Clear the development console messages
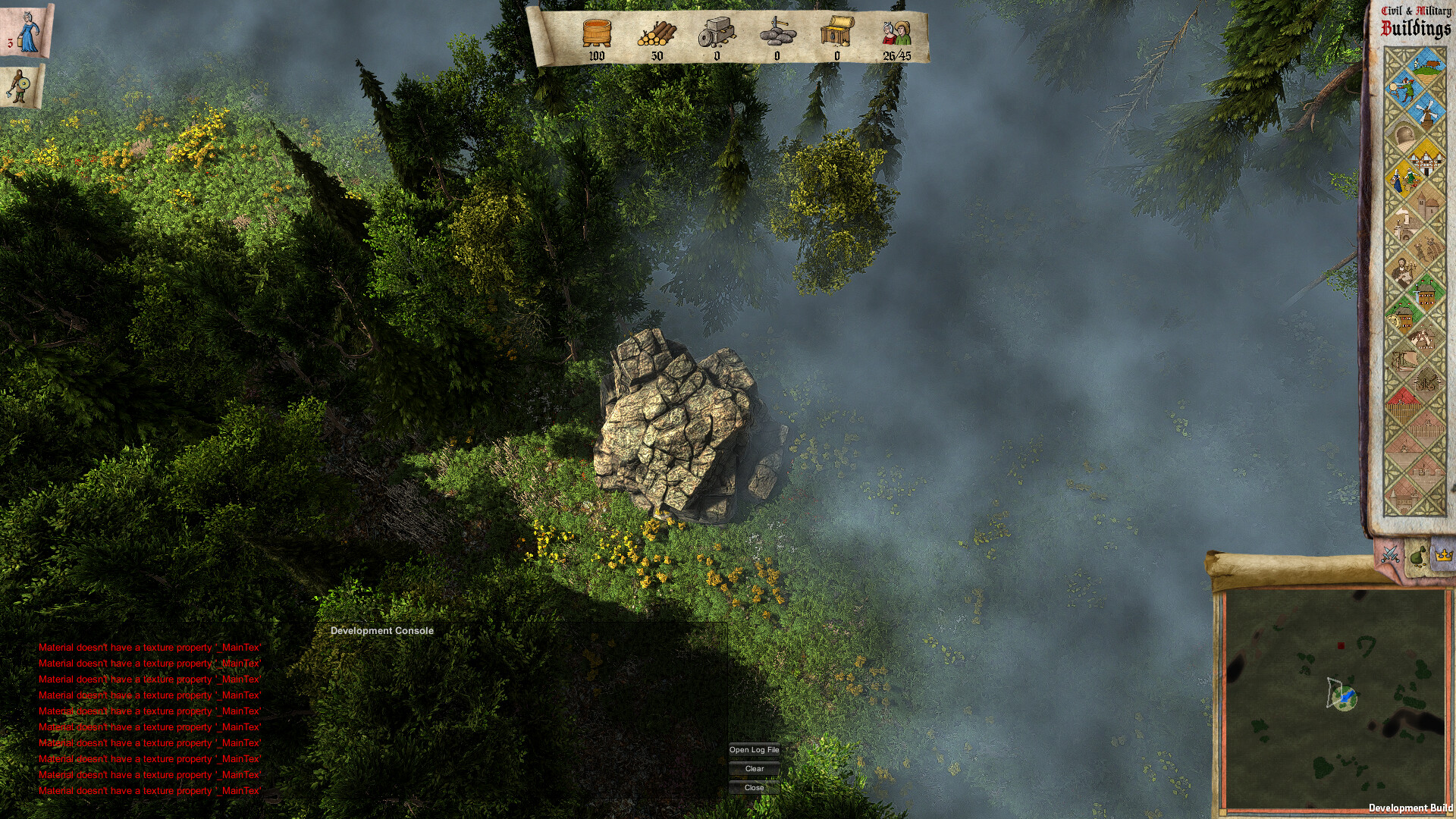 click(754, 769)
